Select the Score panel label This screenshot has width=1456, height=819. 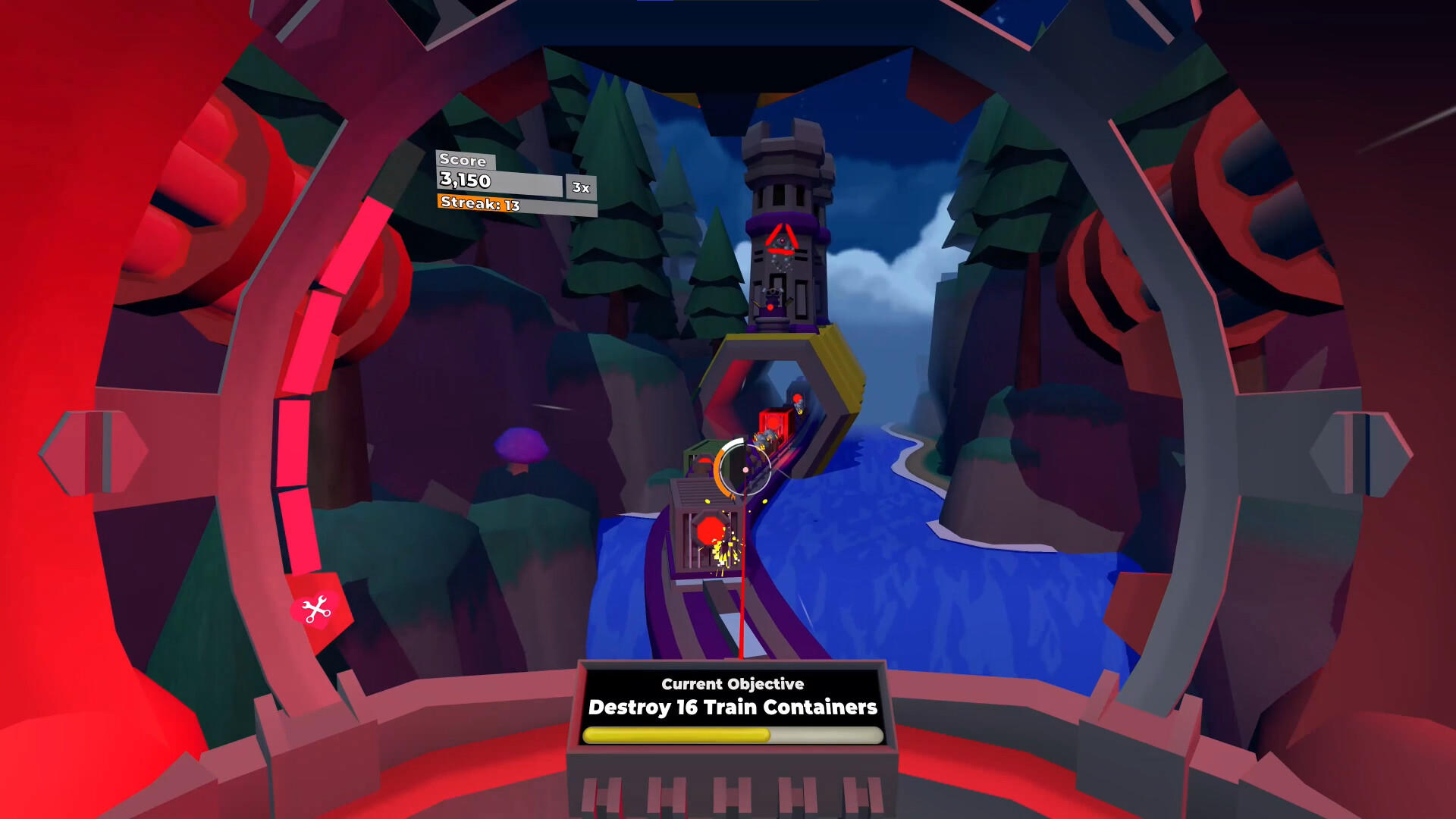point(463,161)
